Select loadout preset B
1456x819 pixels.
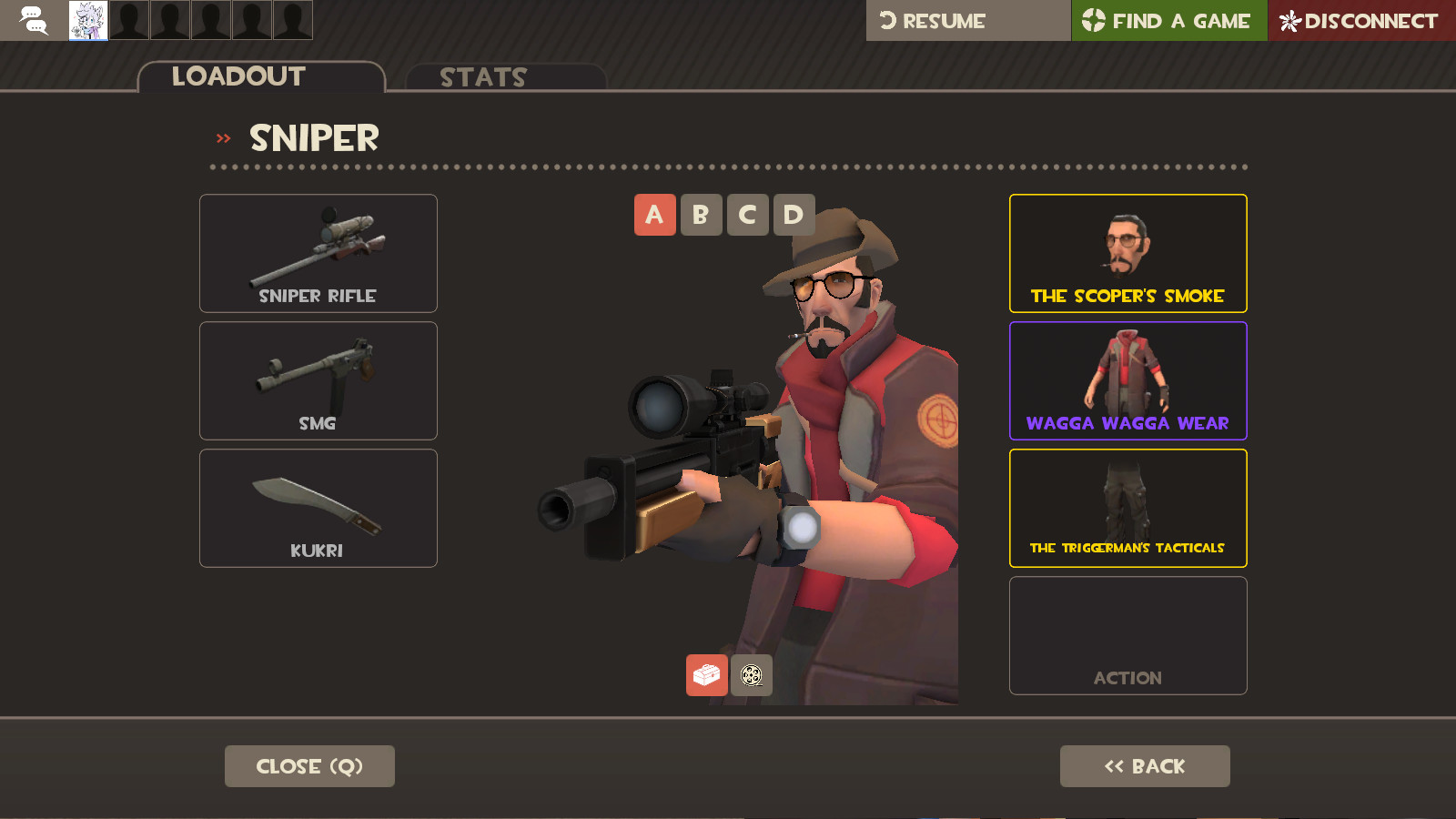point(701,215)
